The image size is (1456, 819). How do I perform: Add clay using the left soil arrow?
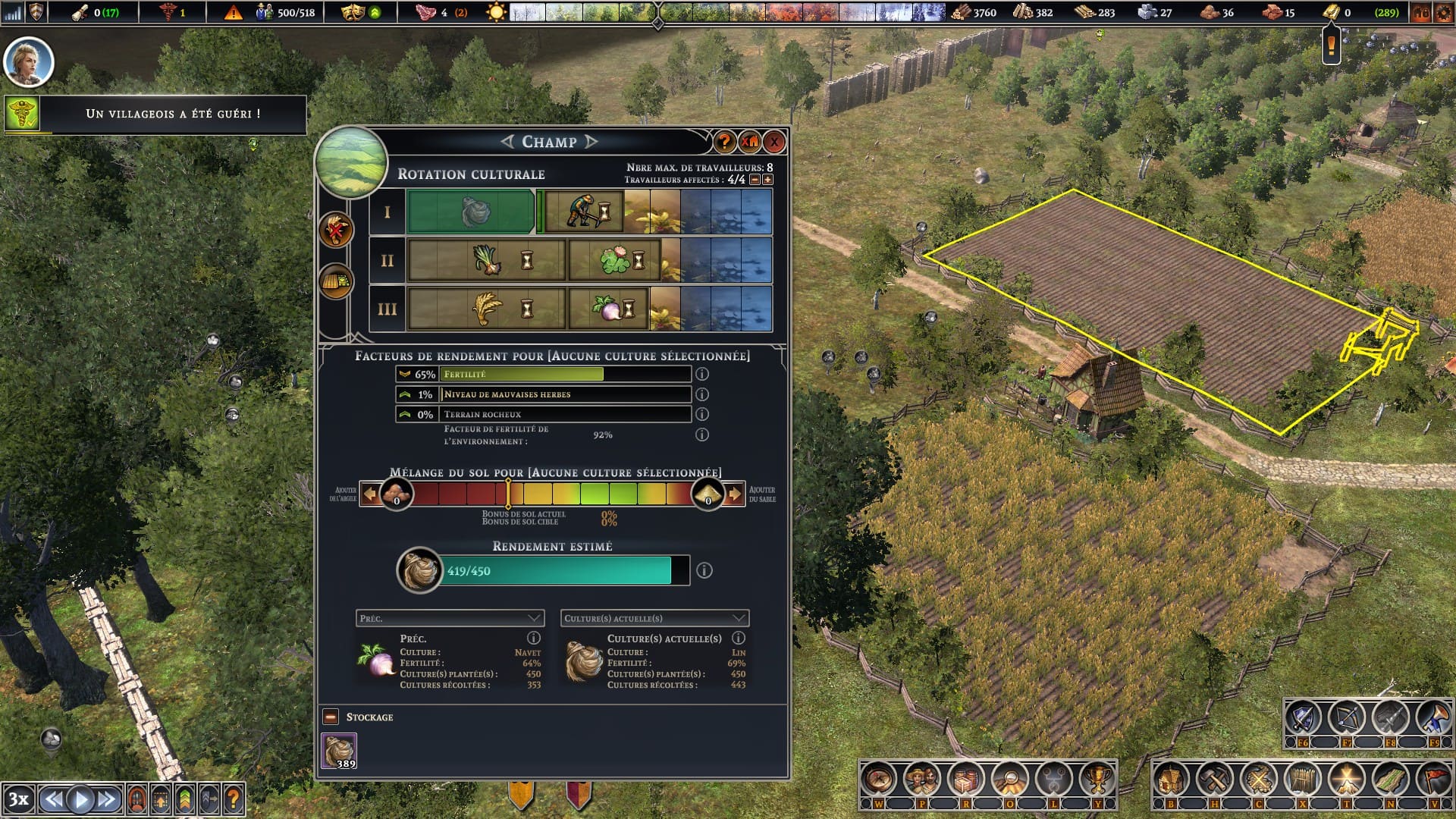[369, 494]
